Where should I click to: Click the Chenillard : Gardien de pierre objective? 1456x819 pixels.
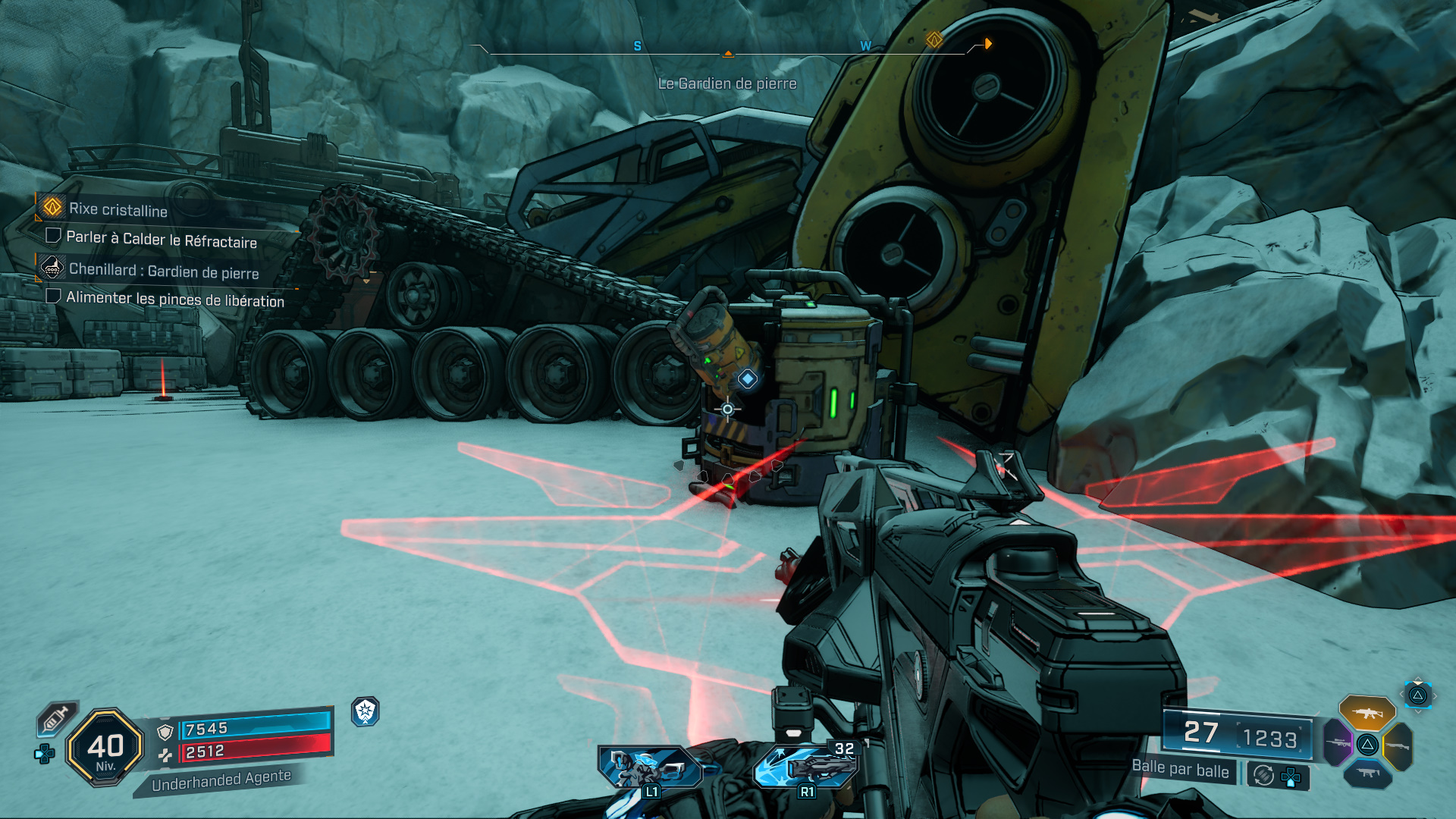point(164,271)
